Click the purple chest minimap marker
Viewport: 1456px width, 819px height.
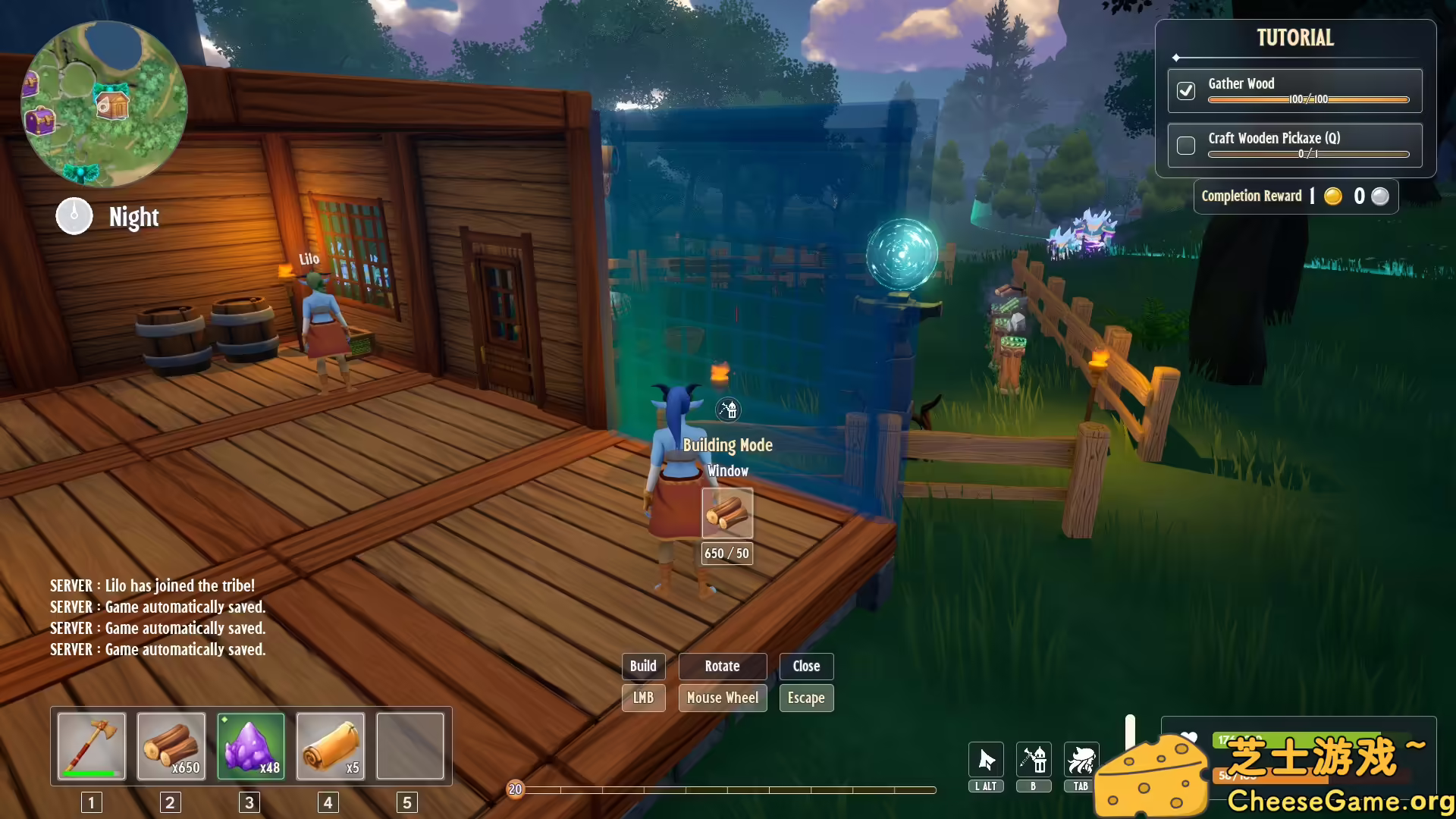(x=39, y=120)
